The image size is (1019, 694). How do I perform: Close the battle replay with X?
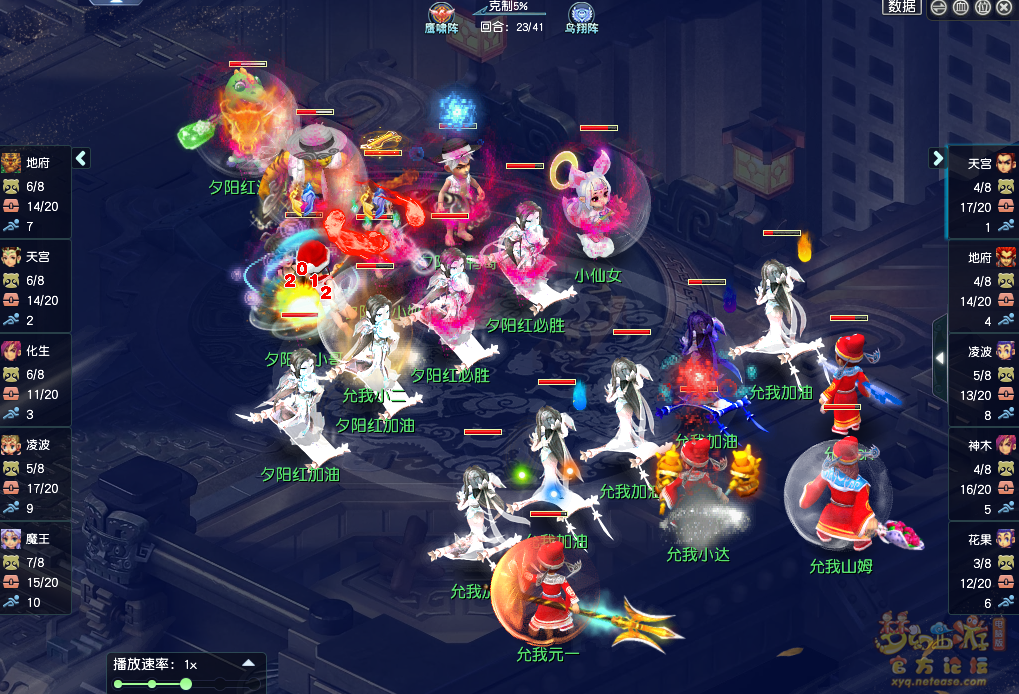tap(1005, 8)
